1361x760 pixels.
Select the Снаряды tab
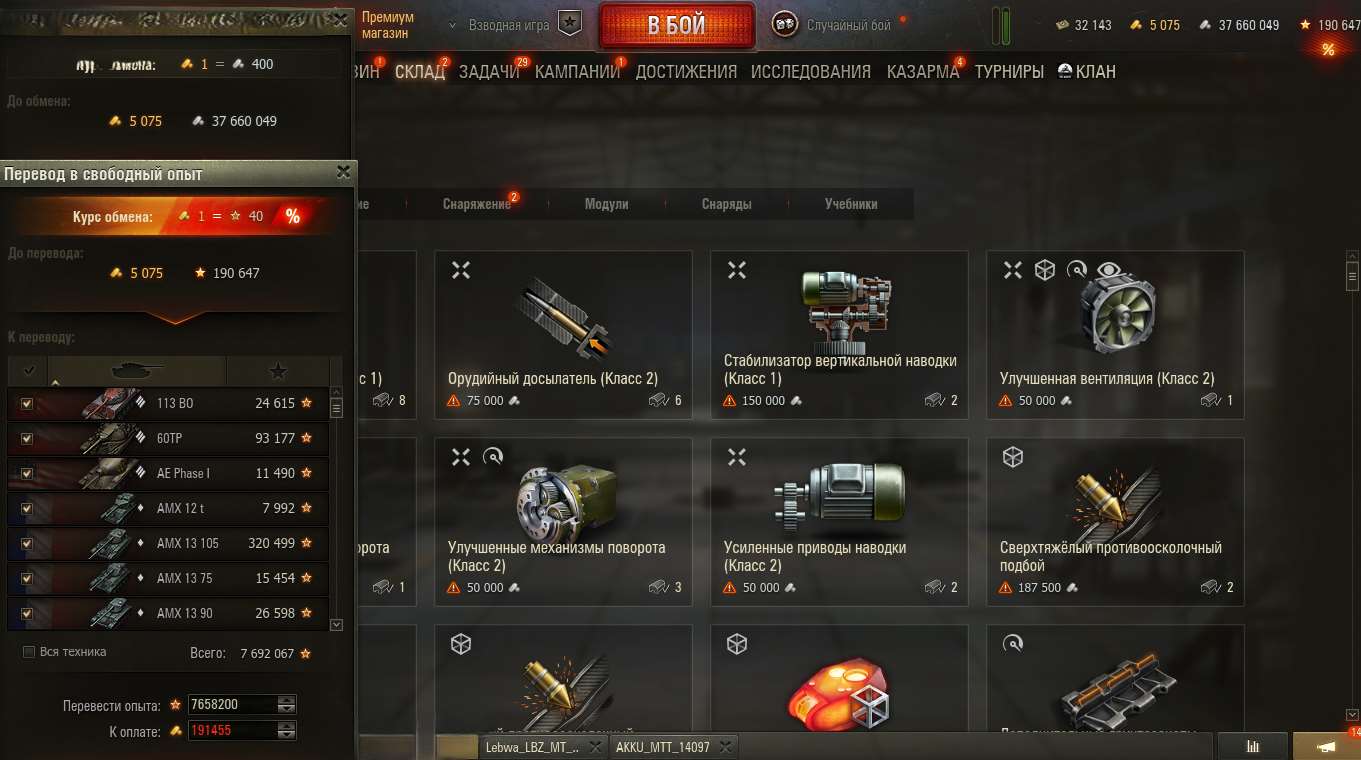point(726,204)
